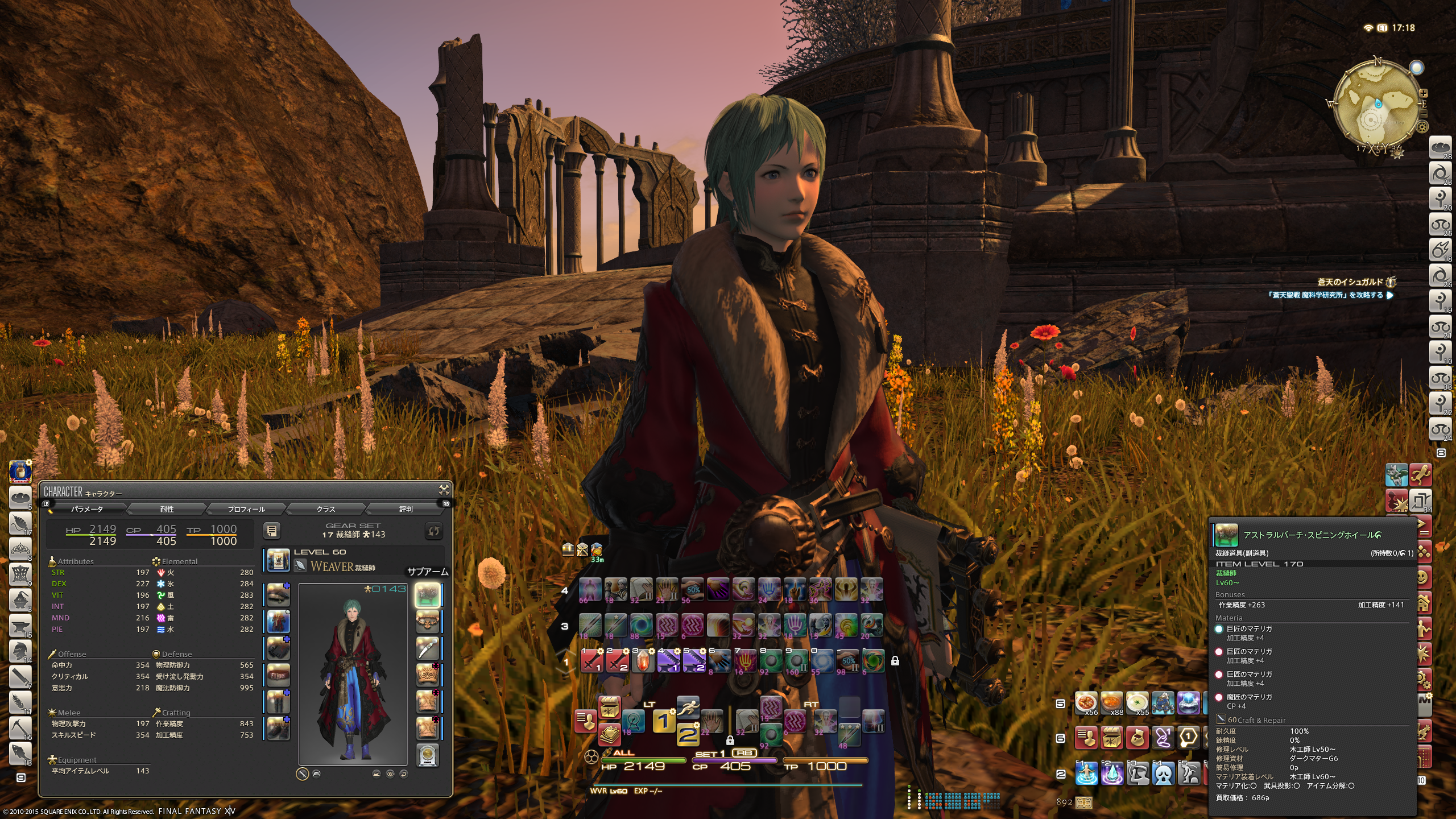Open the gear set list button
Image resolution: width=1456 pixels, height=819 pixels.
[x=272, y=531]
